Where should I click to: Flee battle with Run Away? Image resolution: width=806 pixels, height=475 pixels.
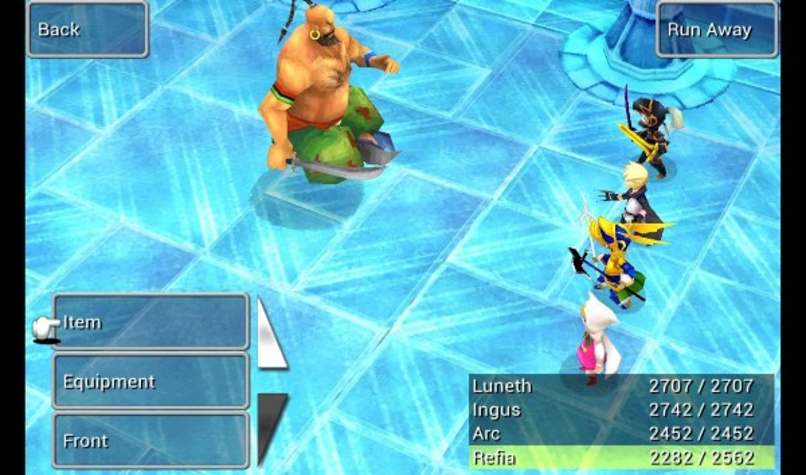click(x=716, y=30)
